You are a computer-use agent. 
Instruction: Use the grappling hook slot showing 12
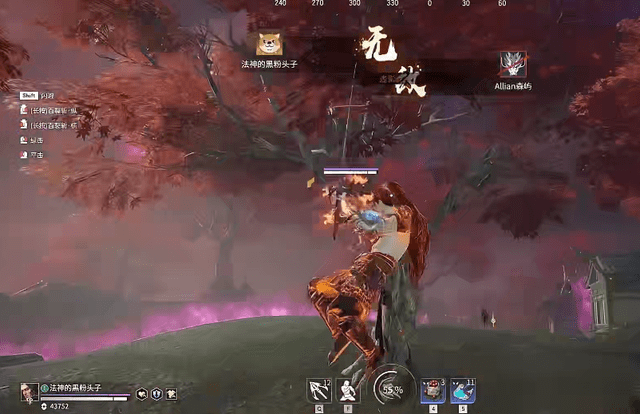(320, 390)
